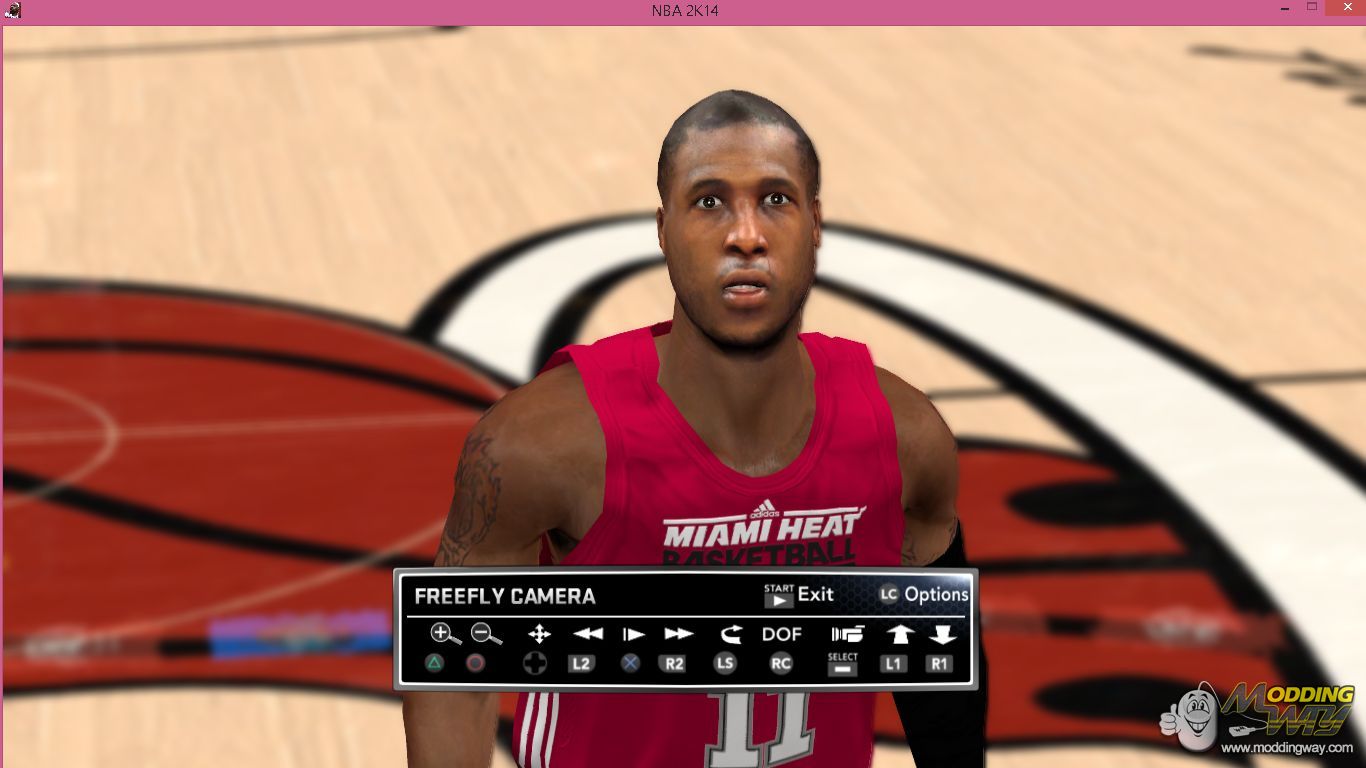Raise the camera with the up arrow

[x=899, y=633]
